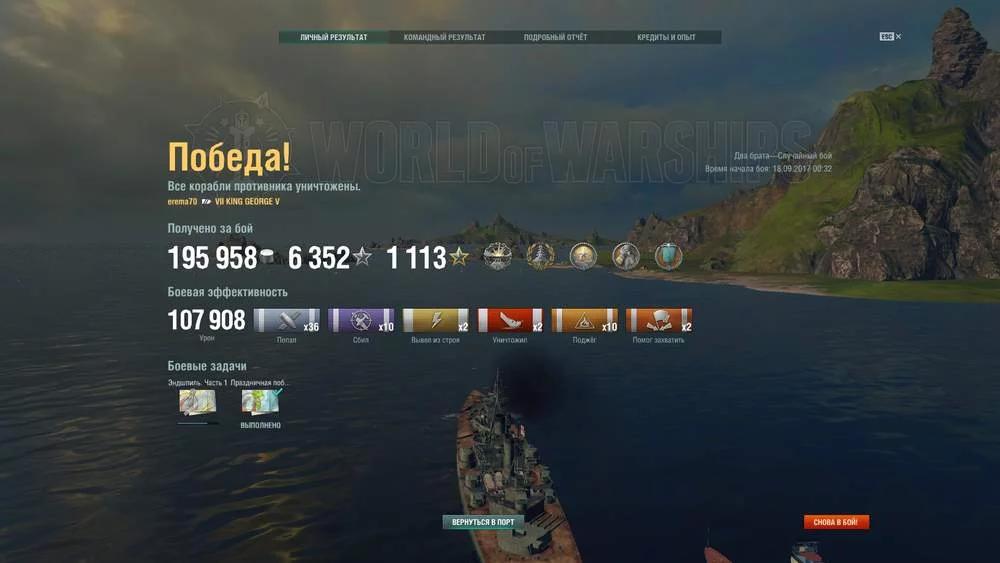Open the Подробный отчёт tab
The width and height of the screenshot is (1000, 563).
click(x=555, y=38)
